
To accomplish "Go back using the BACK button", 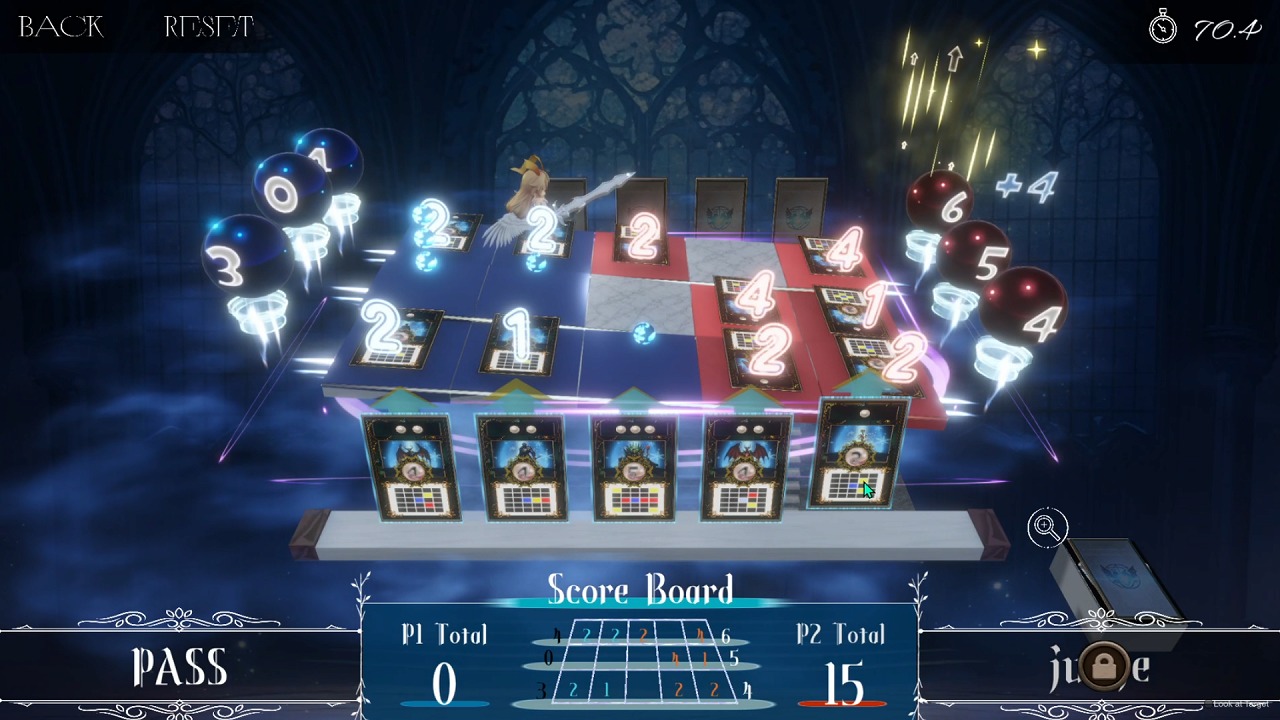I will click(x=61, y=27).
